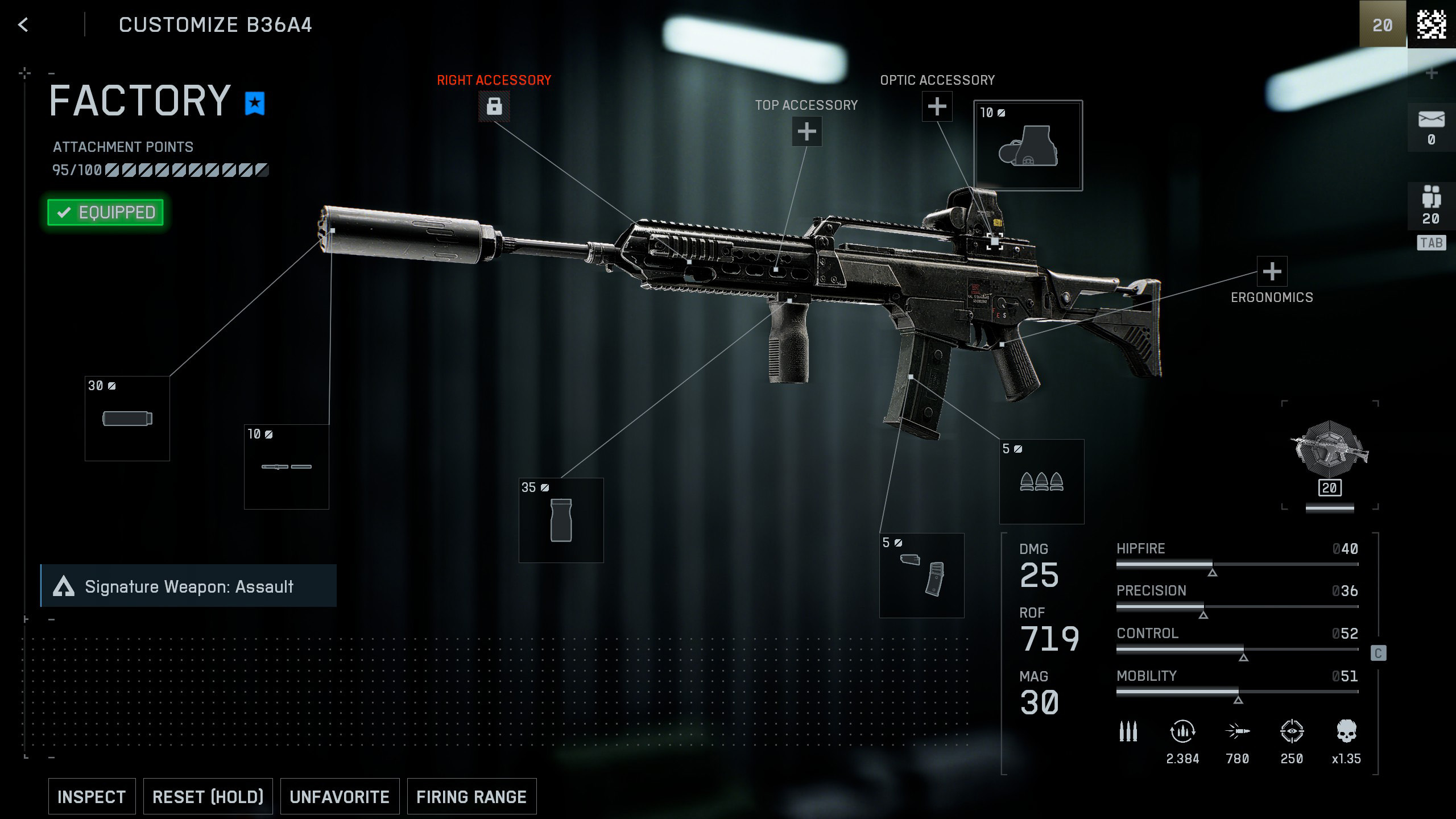Open the FIRING RANGE
1456x819 pixels.
tap(471, 796)
